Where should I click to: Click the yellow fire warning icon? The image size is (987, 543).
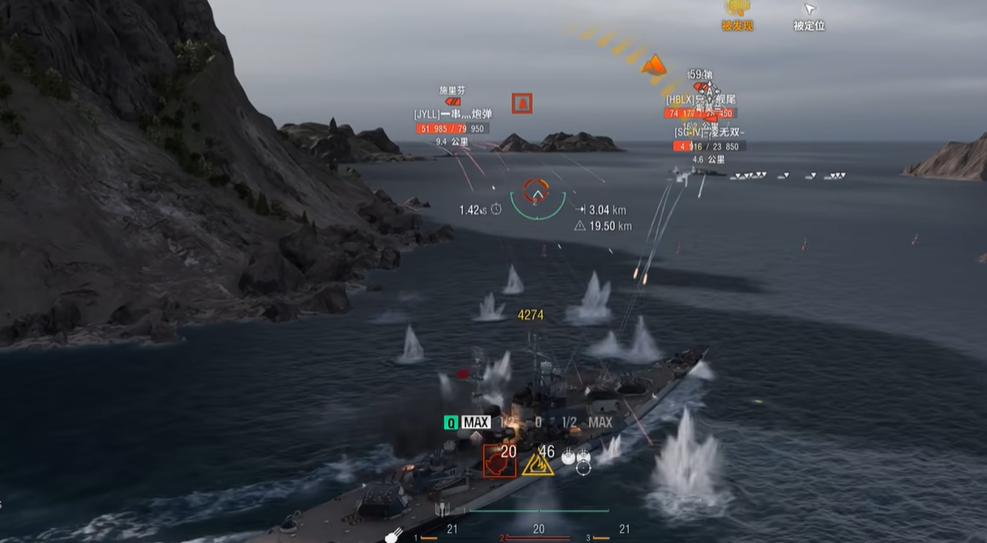538,461
